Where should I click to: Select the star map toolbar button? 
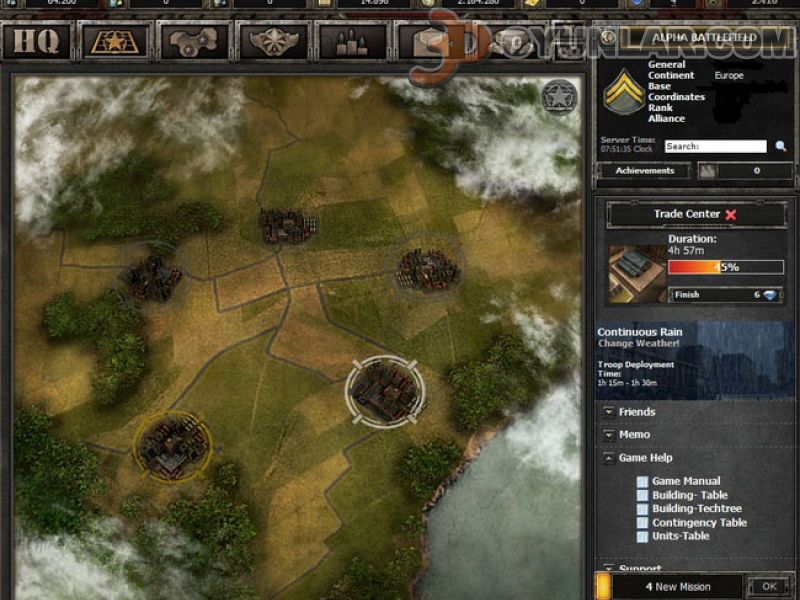[x=113, y=41]
